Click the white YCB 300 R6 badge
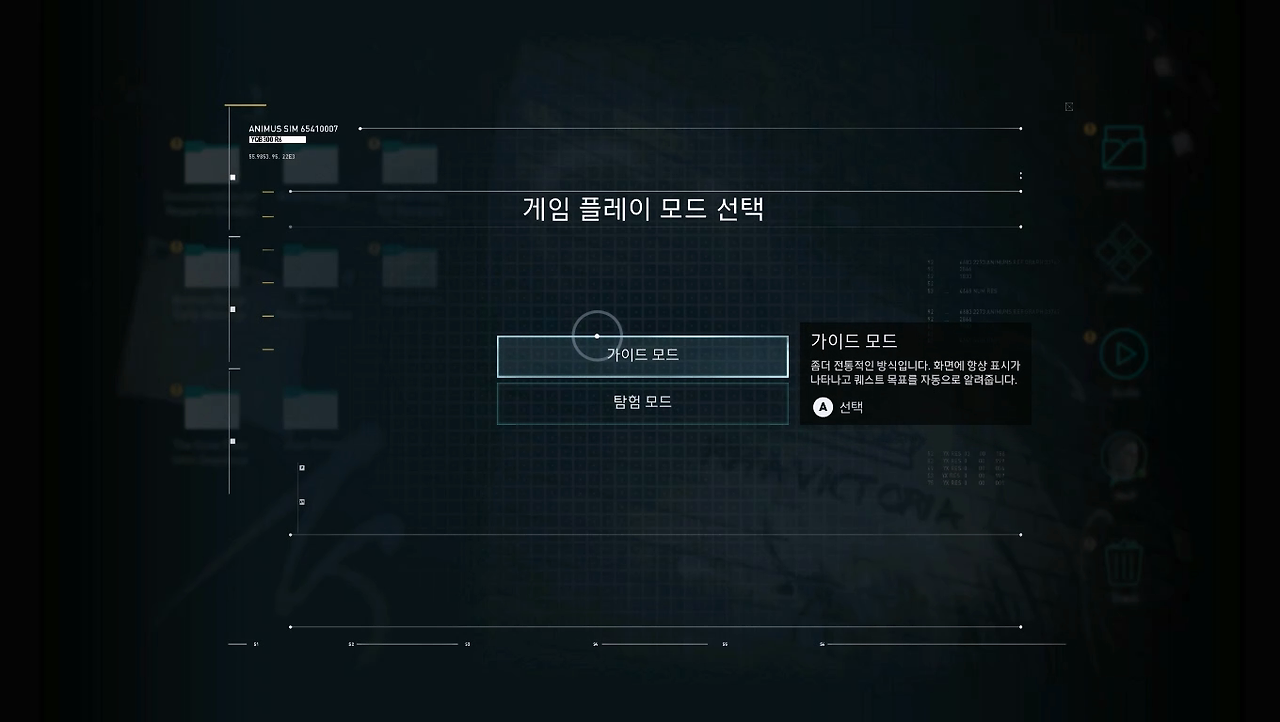 [x=276, y=140]
